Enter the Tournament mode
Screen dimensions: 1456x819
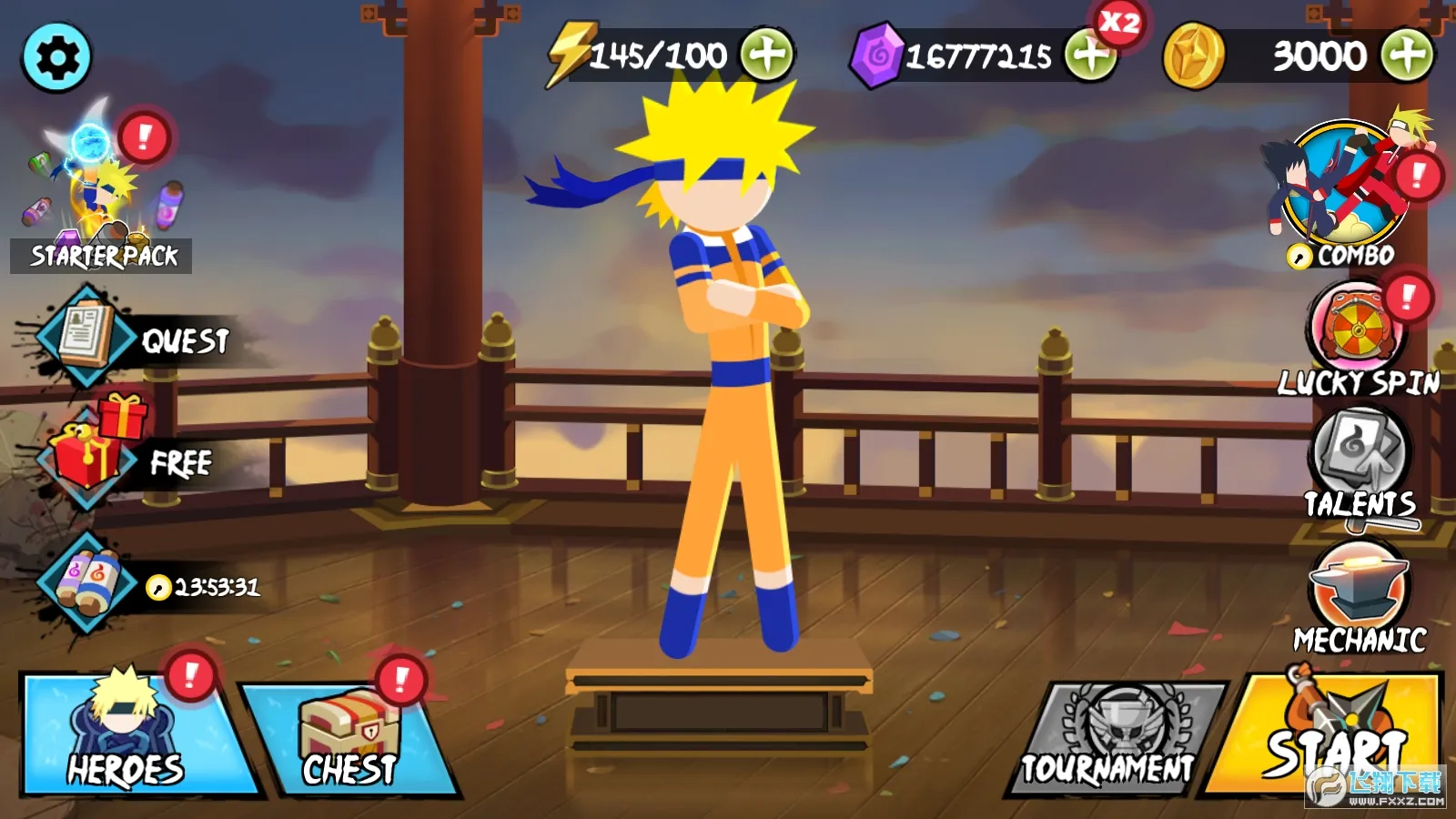tap(1115, 739)
